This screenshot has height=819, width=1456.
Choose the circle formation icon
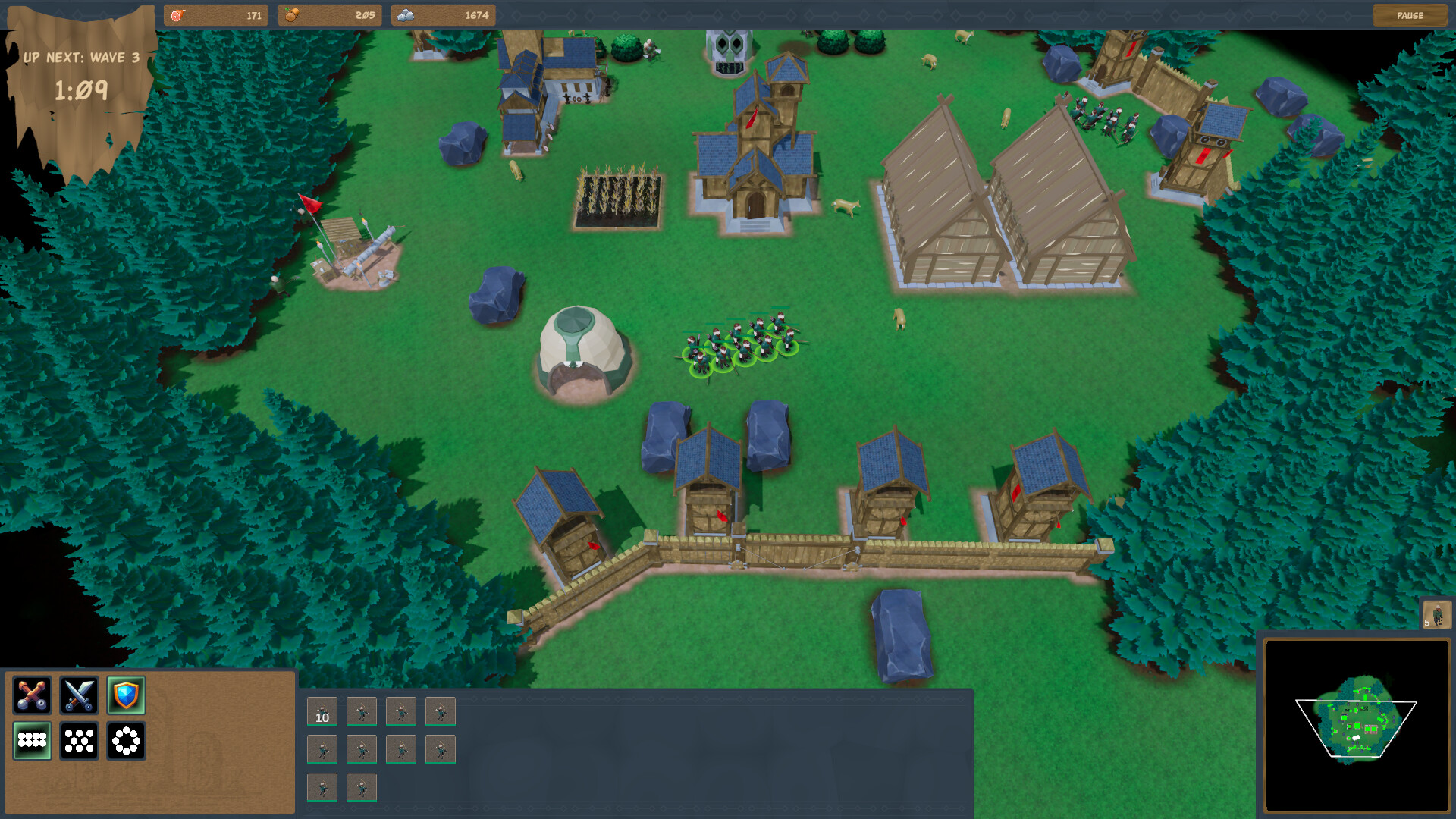click(x=126, y=741)
